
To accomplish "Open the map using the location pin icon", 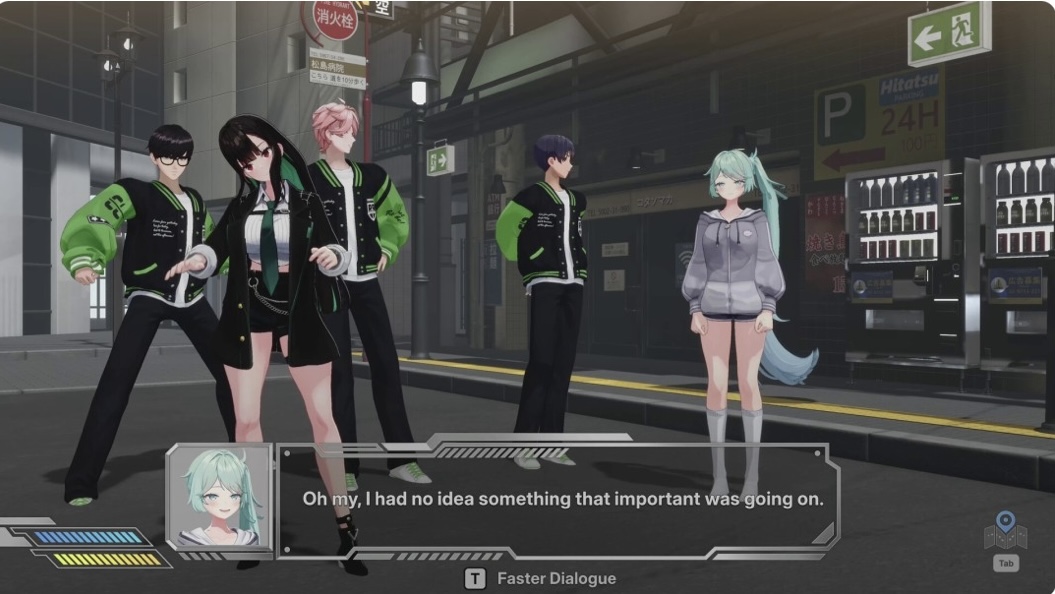I will pos(1005,530).
